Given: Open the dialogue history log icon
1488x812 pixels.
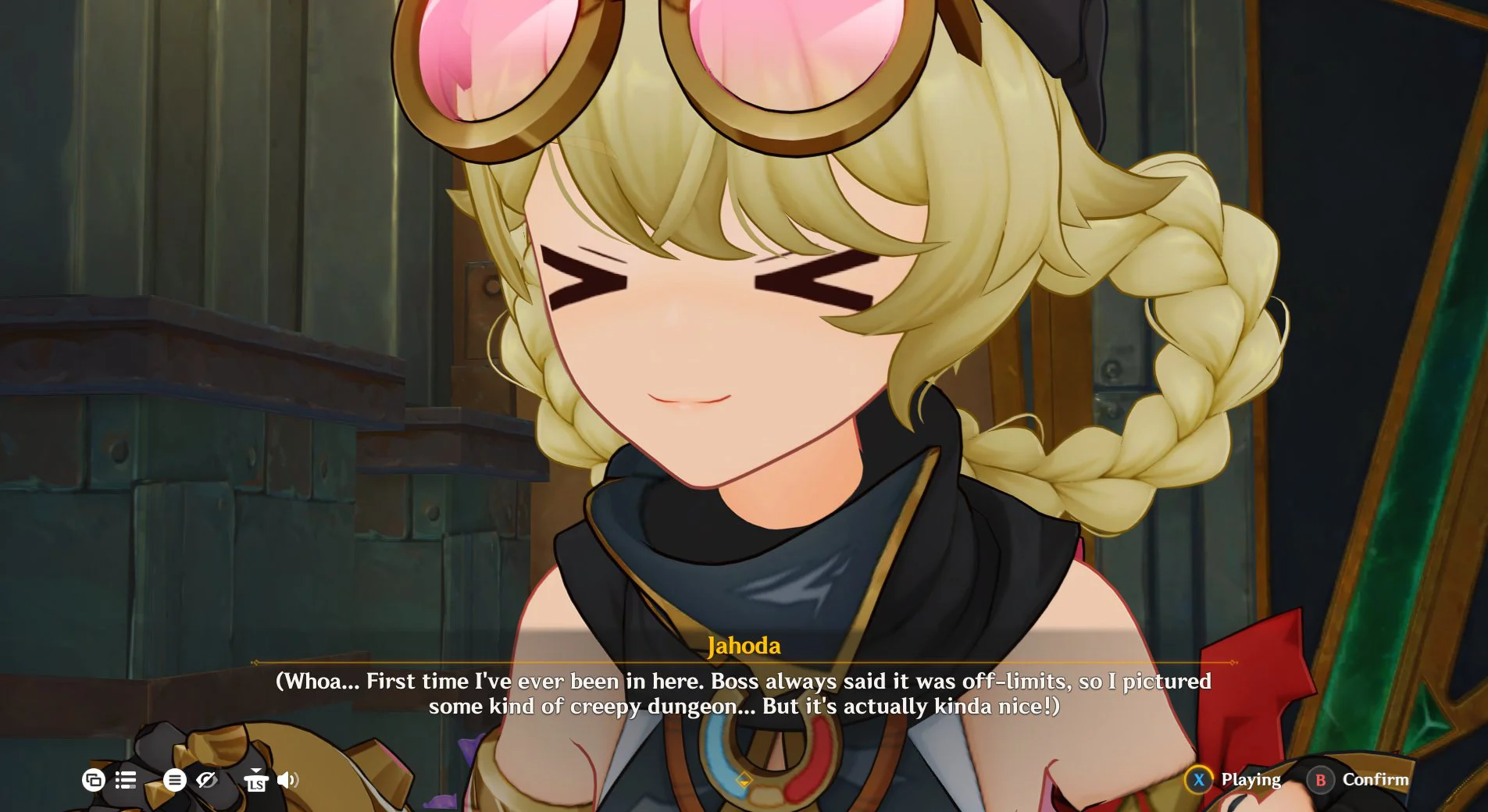Looking at the screenshot, I should pyautogui.click(x=127, y=779).
